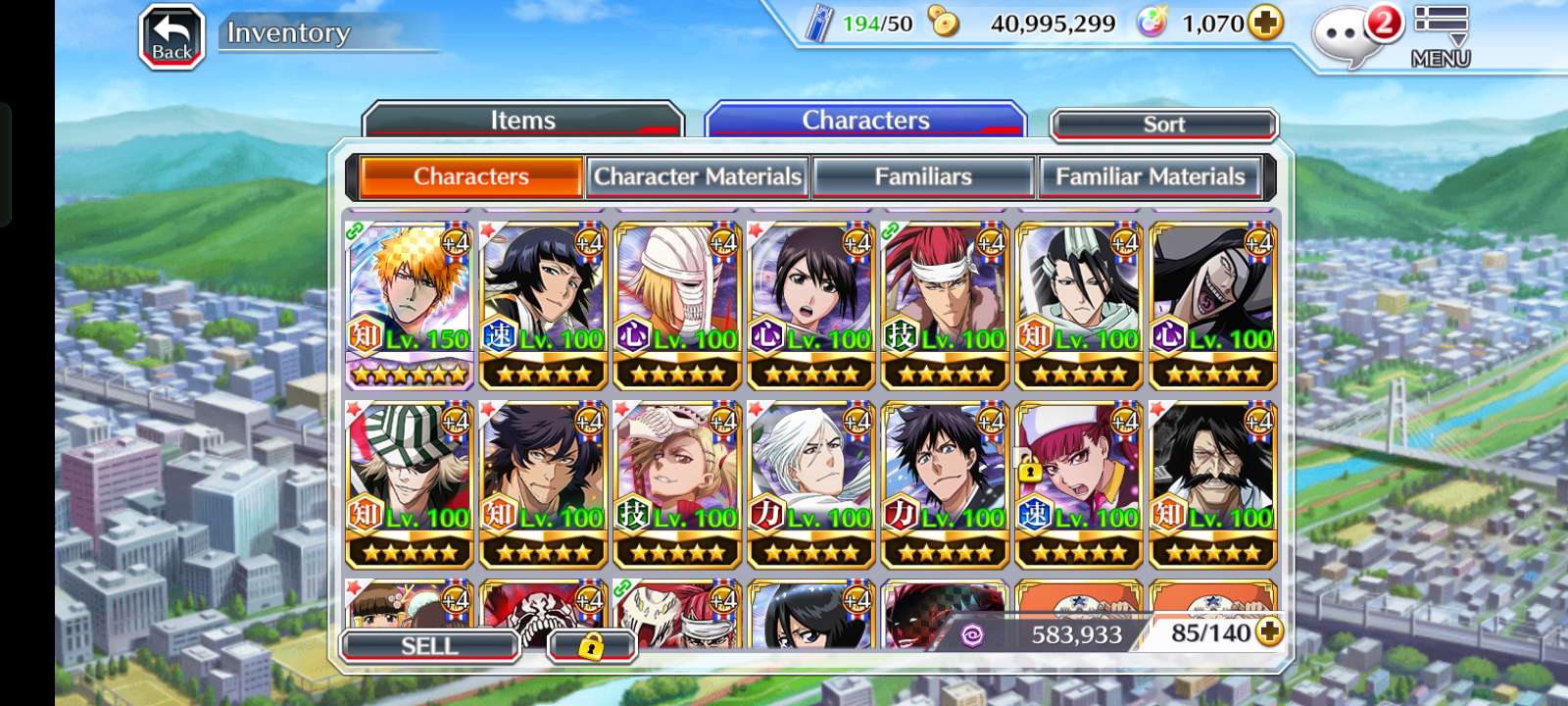
Task: Select the white-haired power character card
Action: click(x=810, y=484)
